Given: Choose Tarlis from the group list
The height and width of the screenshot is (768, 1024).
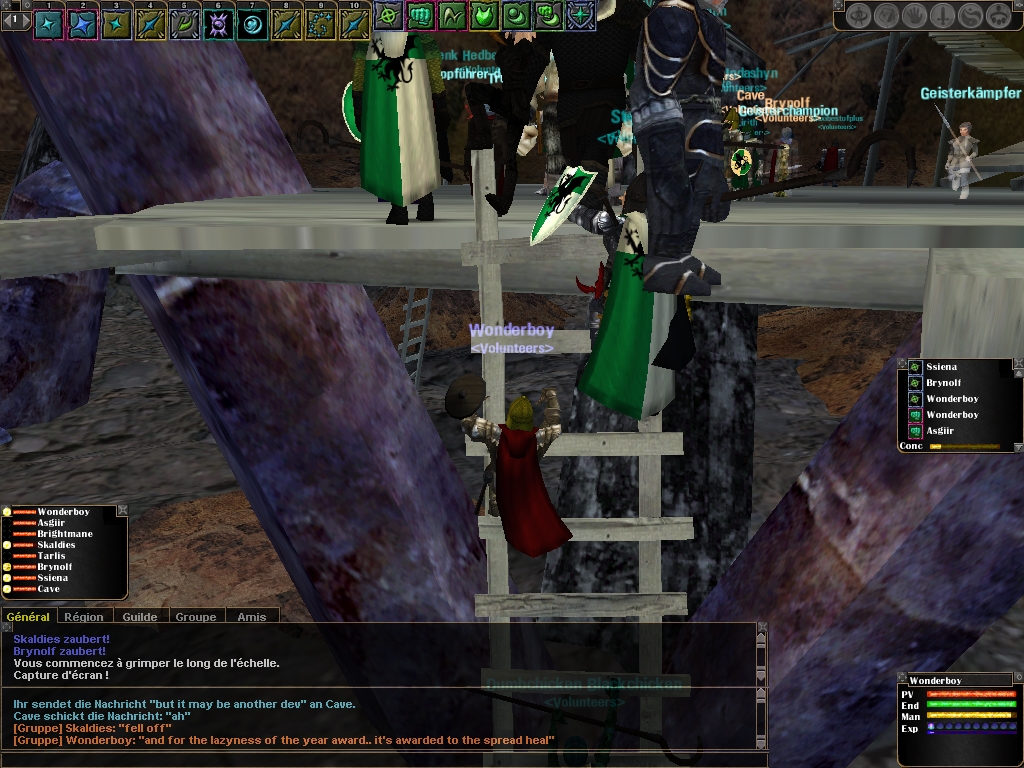Looking at the screenshot, I should click(51, 556).
